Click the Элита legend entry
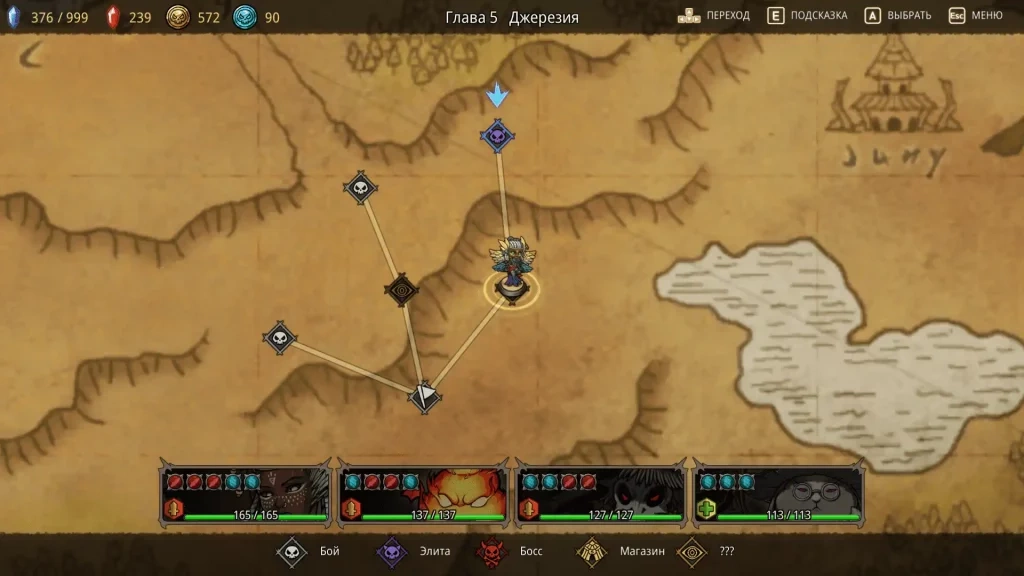The width and height of the screenshot is (1024, 576). (x=413, y=551)
